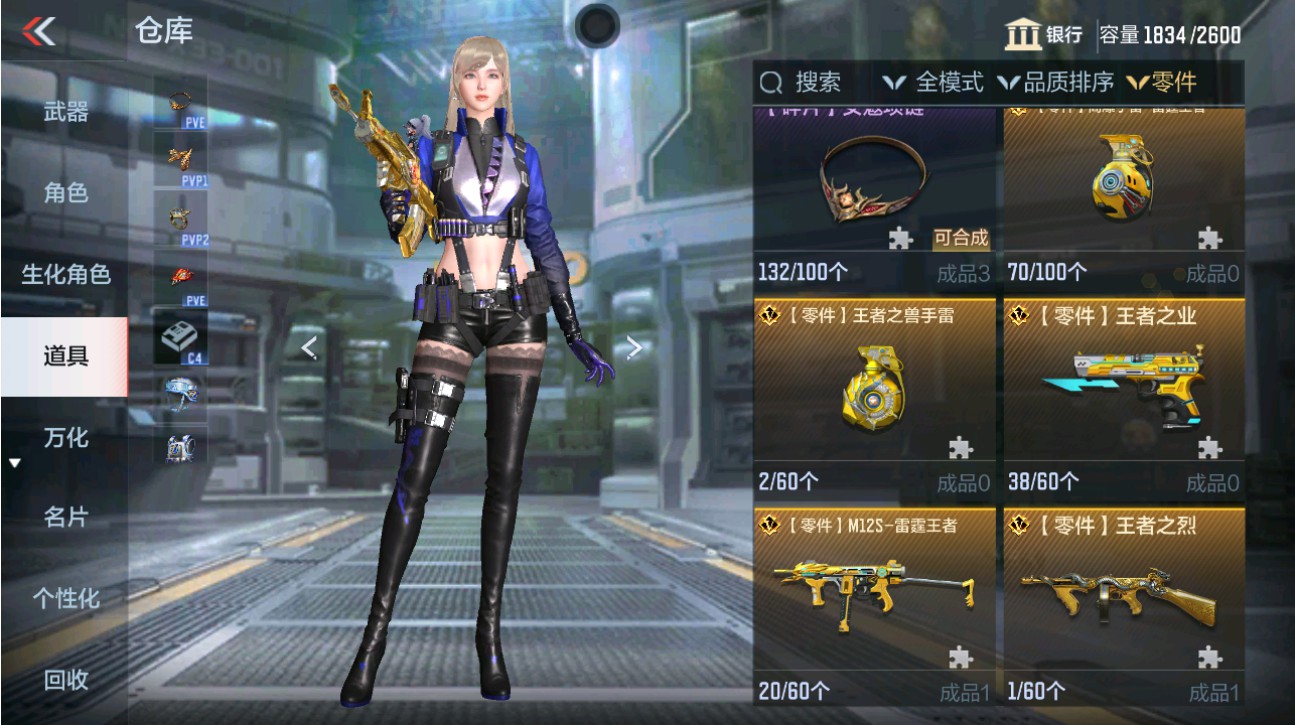The image size is (1295, 725).
Task: Select the C4 item in left sidebar
Action: (180, 333)
